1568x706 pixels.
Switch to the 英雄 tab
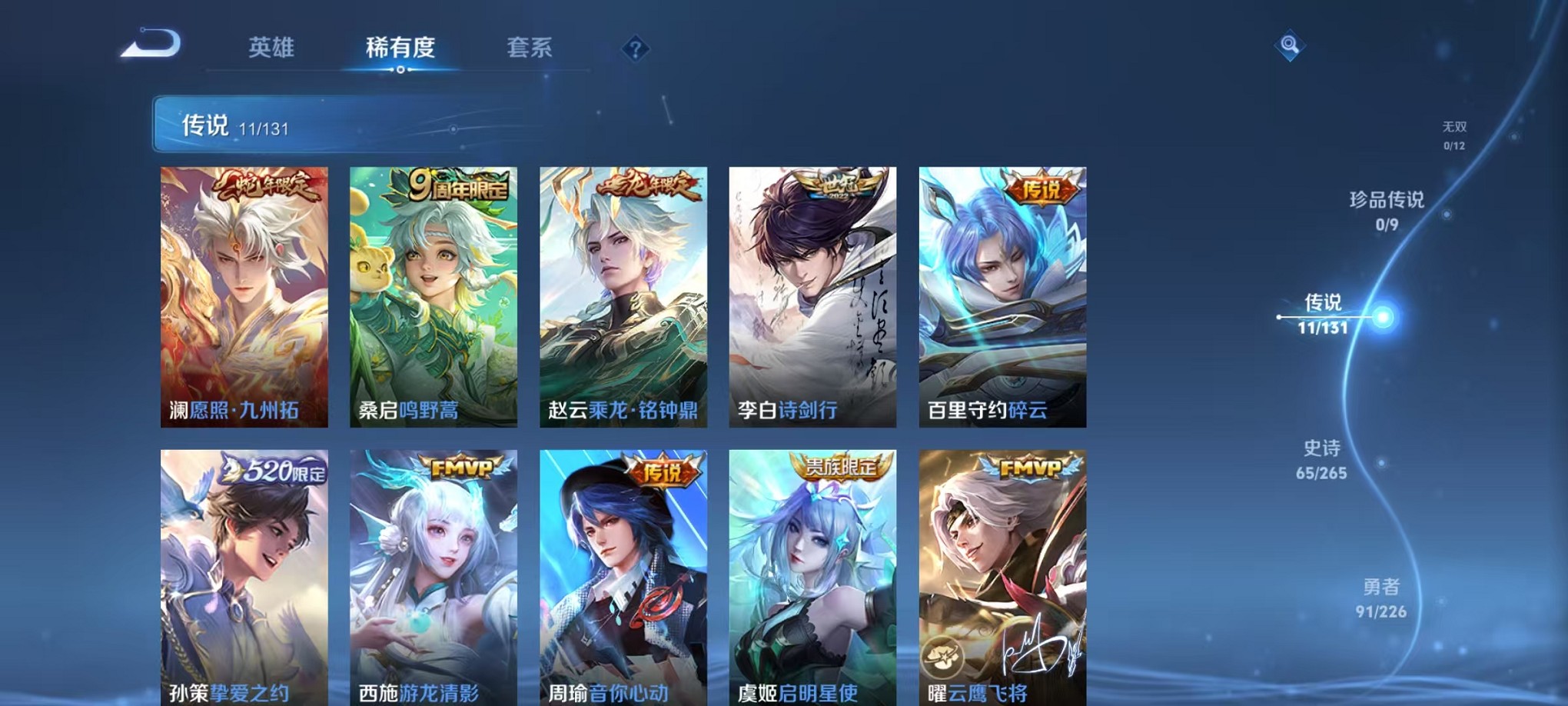pyautogui.click(x=271, y=48)
